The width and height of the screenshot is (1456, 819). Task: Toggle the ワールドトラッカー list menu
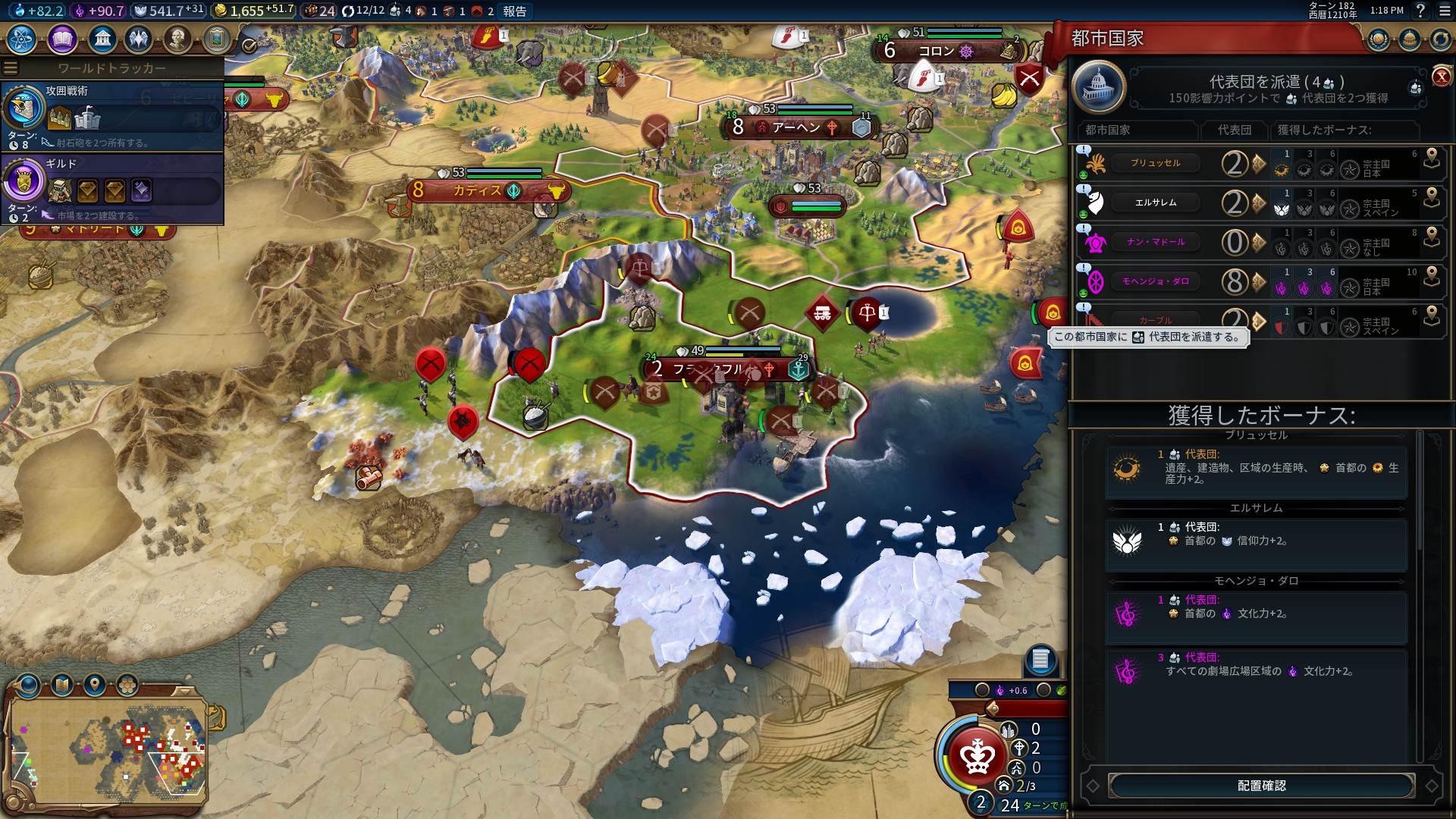pos(11,68)
